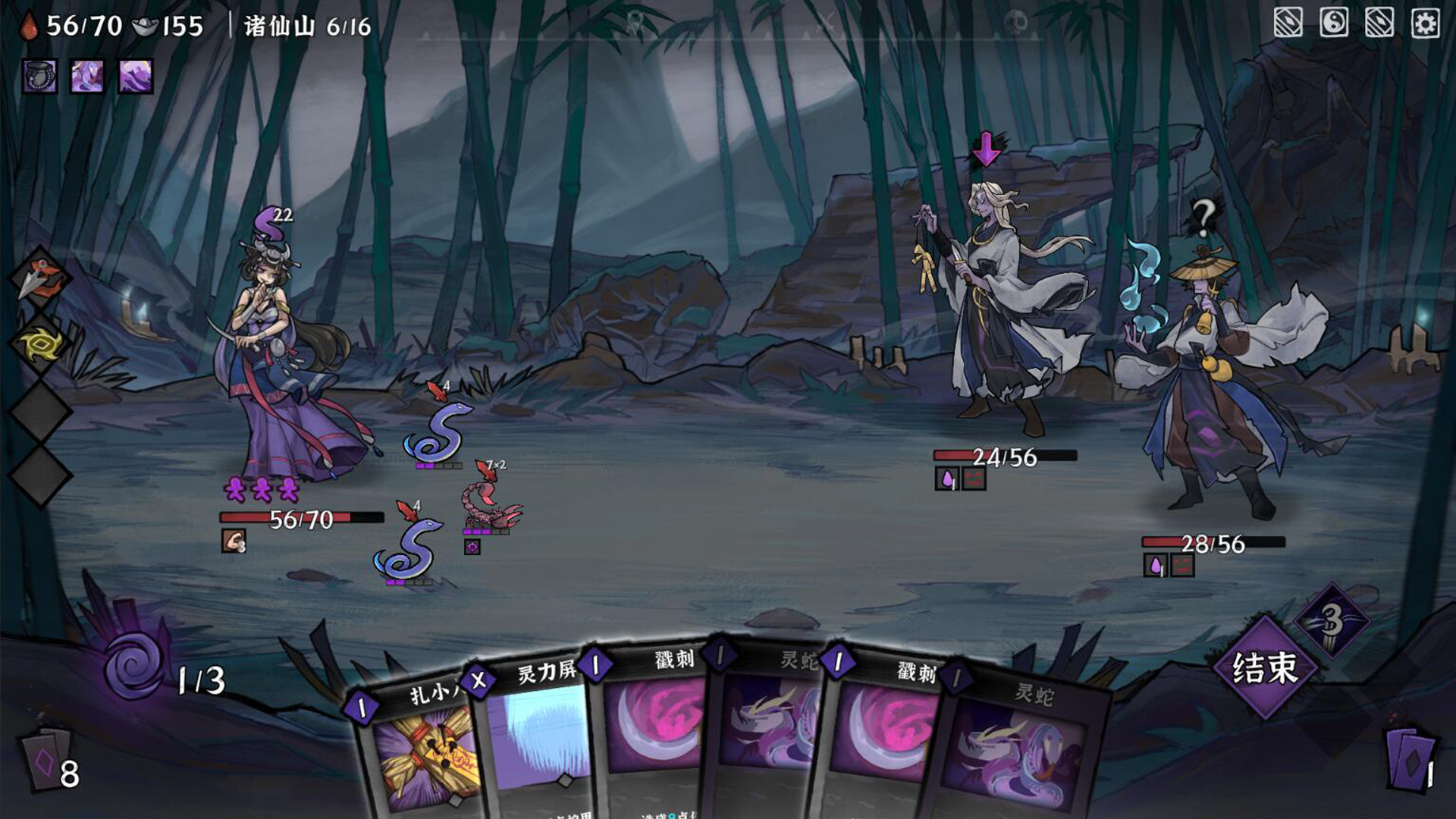End the turn with the 结束 button
1456x819 pixels.
(1264, 668)
